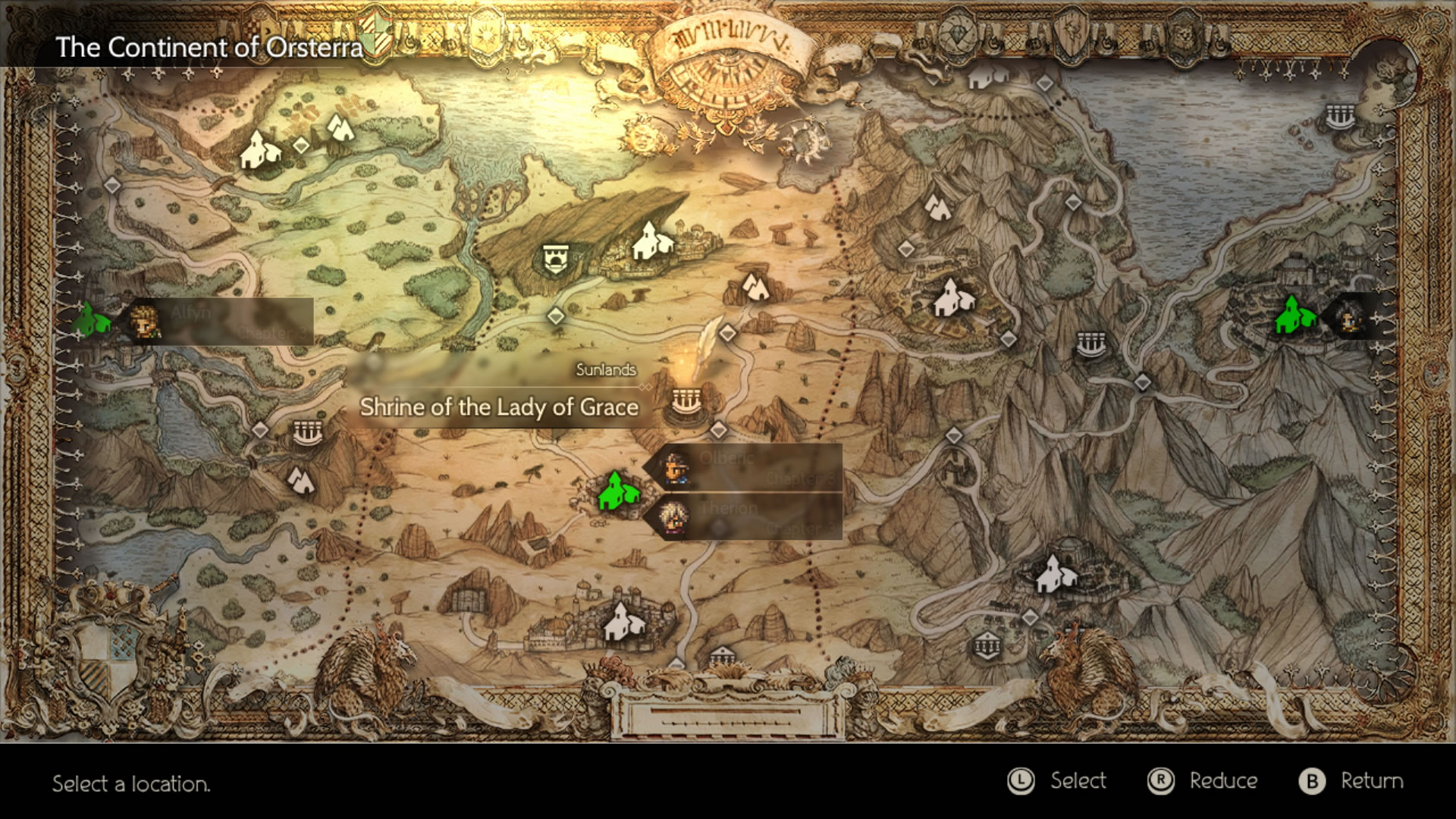Click the Sunlands region label
1456x819 pixels.
[605, 372]
